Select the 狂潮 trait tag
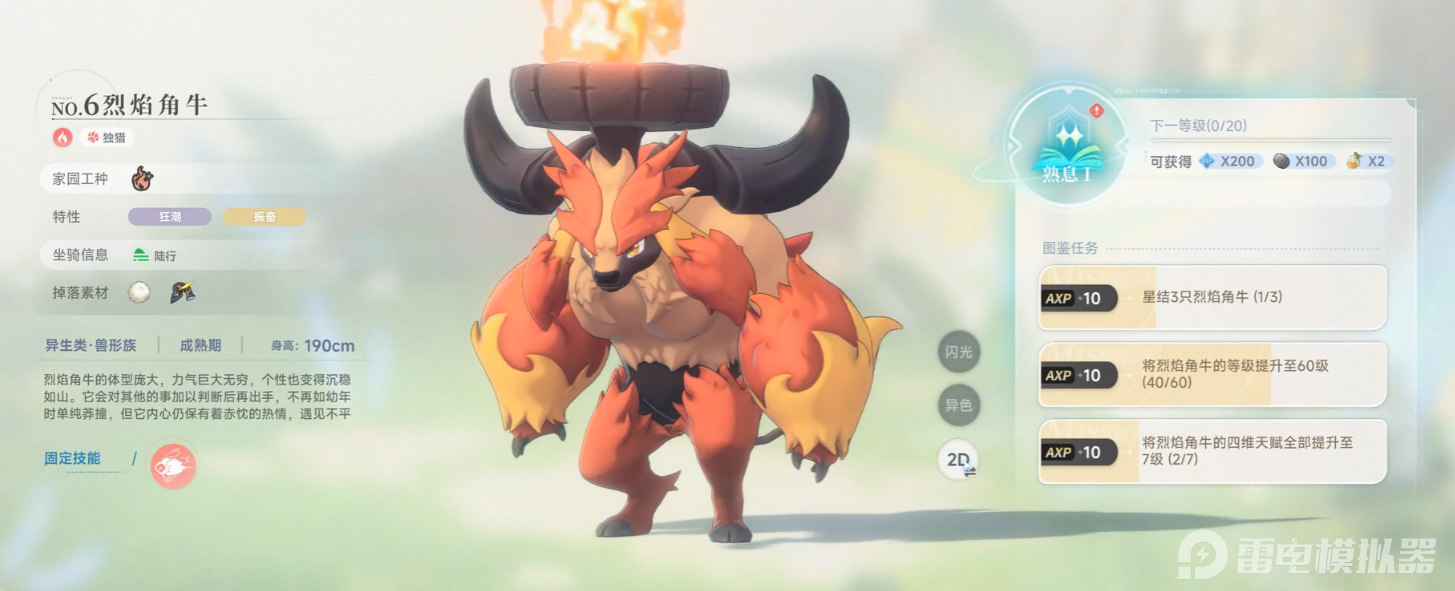The width and height of the screenshot is (1455, 591). click(170, 217)
